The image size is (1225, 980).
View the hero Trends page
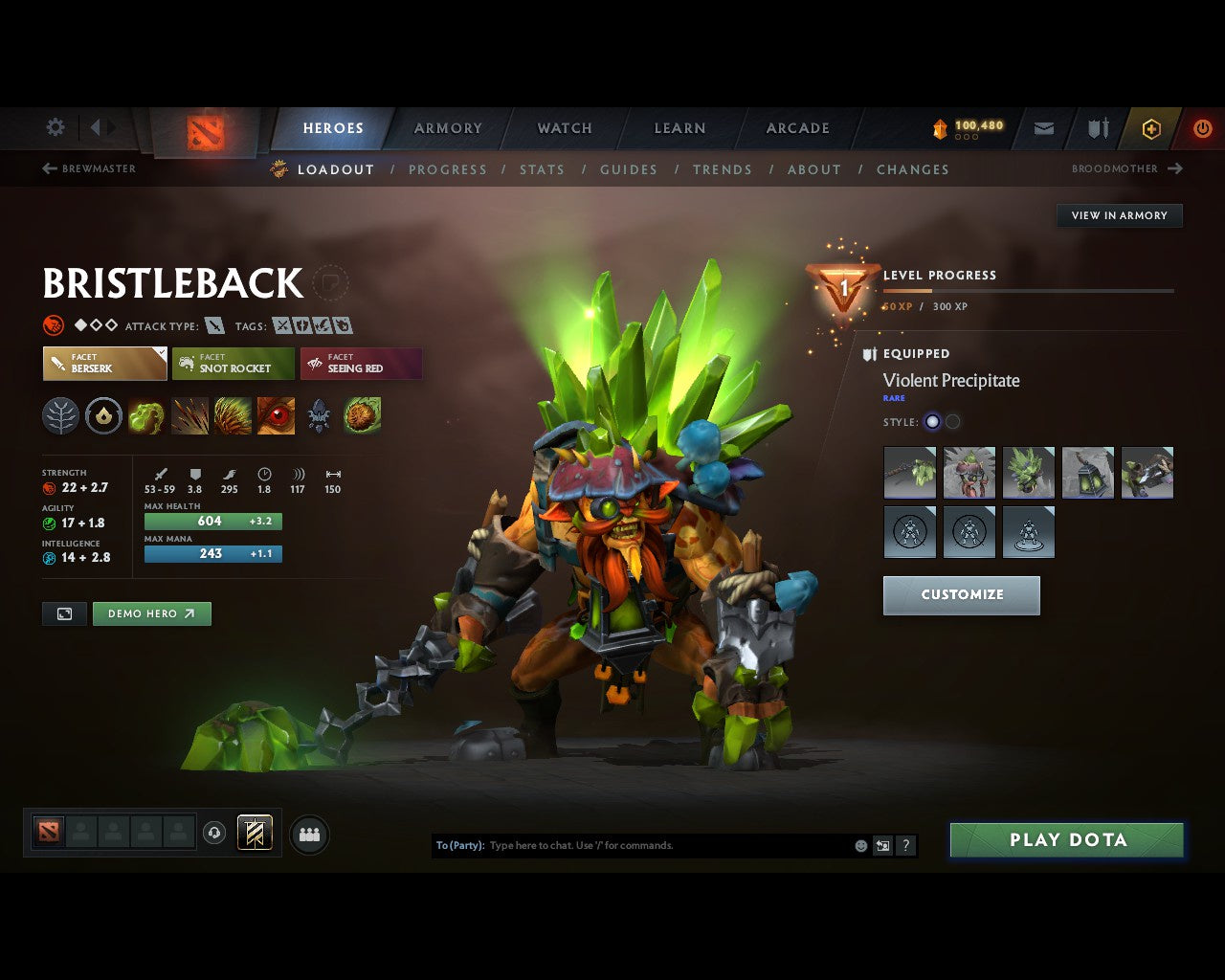[722, 169]
